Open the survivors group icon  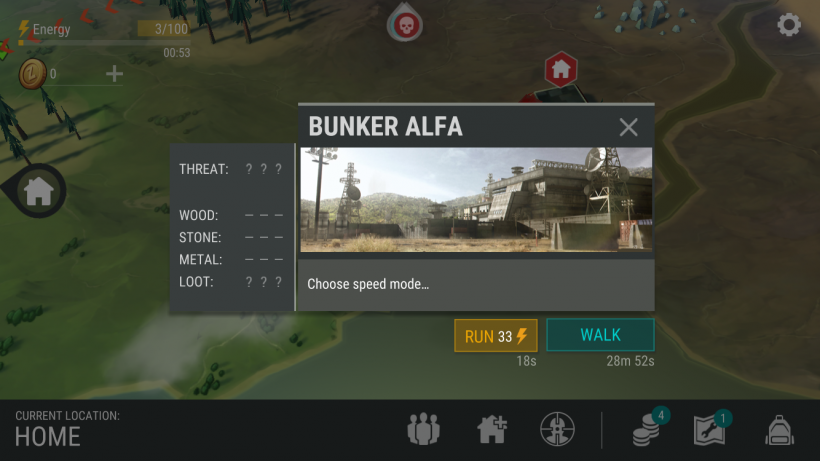click(423, 430)
